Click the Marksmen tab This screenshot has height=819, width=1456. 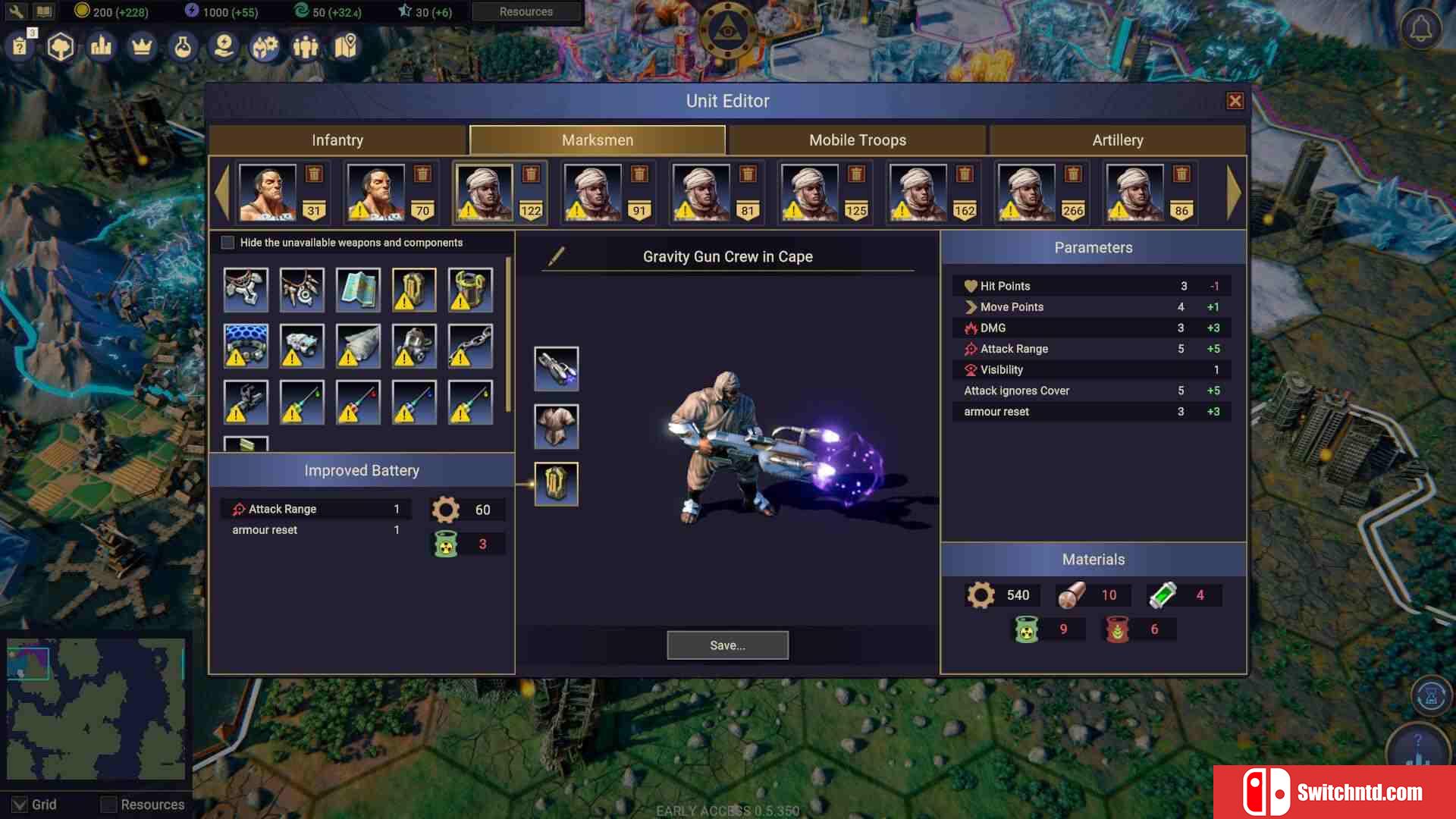[x=598, y=140]
